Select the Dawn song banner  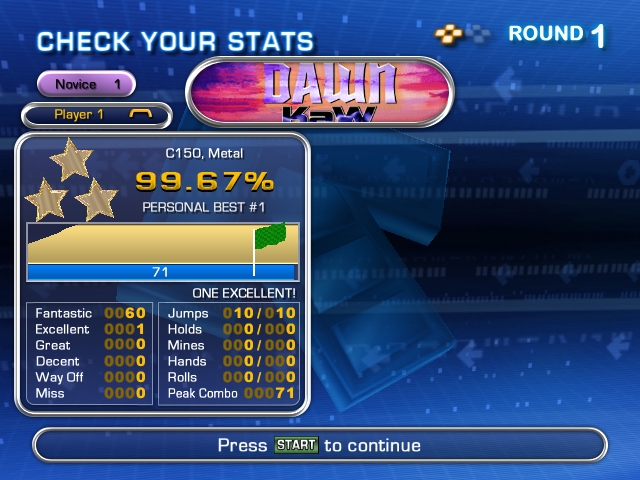[x=319, y=91]
